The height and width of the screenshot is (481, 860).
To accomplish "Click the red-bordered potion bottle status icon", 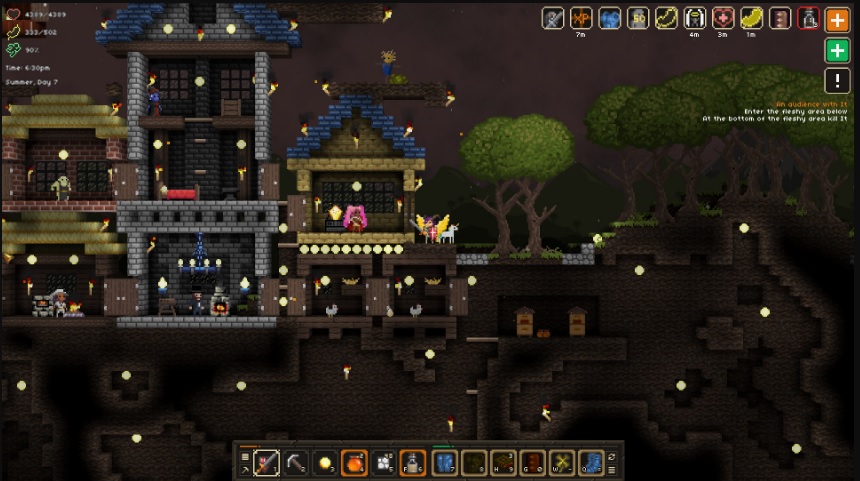I will coord(808,18).
